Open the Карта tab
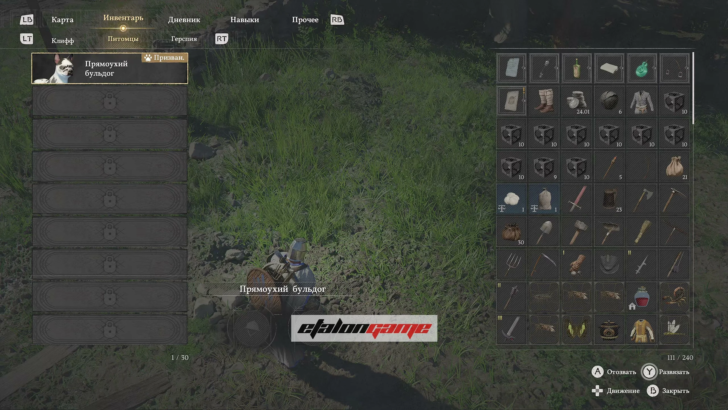The image size is (728, 410). (62, 20)
